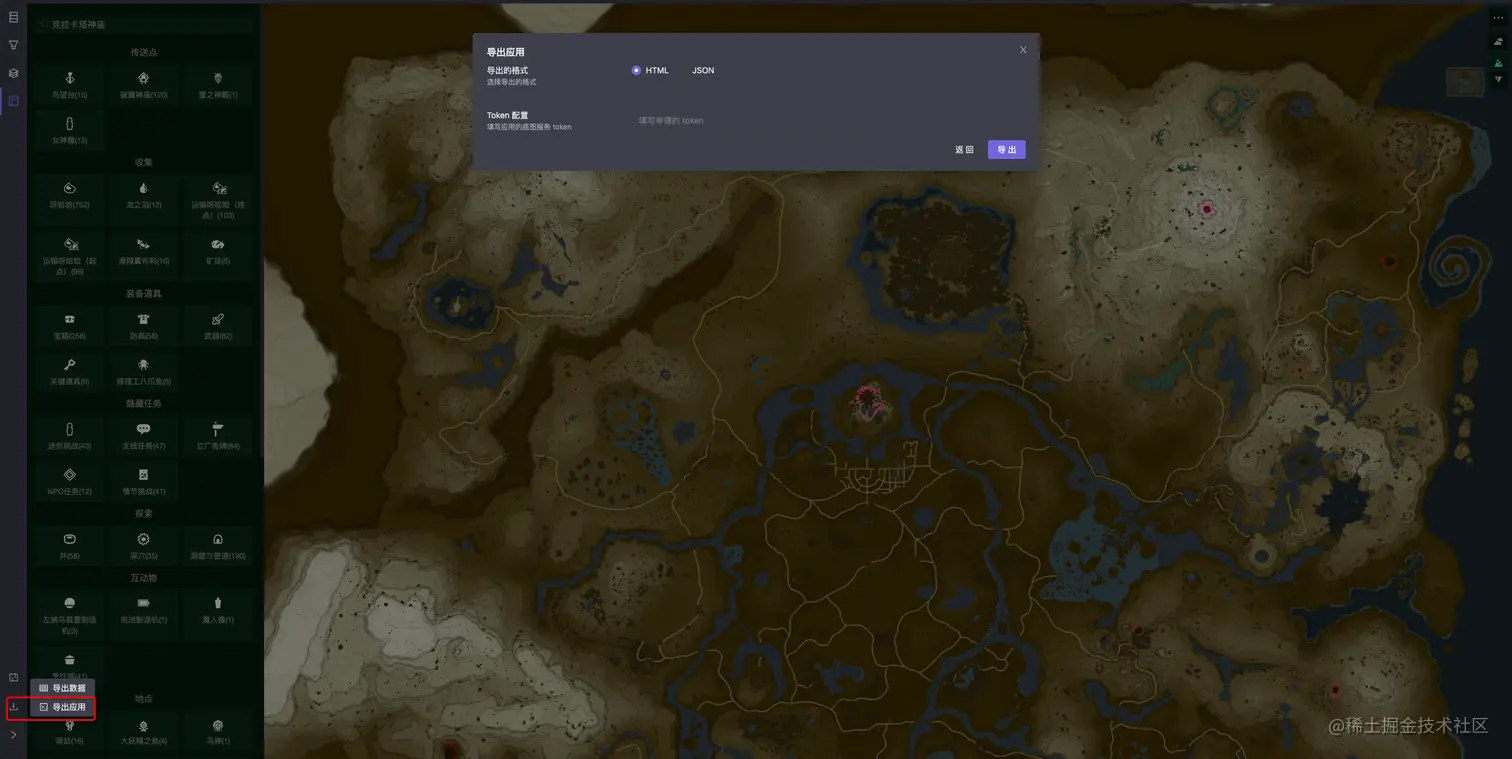Toggle the 呀哈哈(752) Korok filter
The height and width of the screenshot is (759, 1512).
pos(70,194)
